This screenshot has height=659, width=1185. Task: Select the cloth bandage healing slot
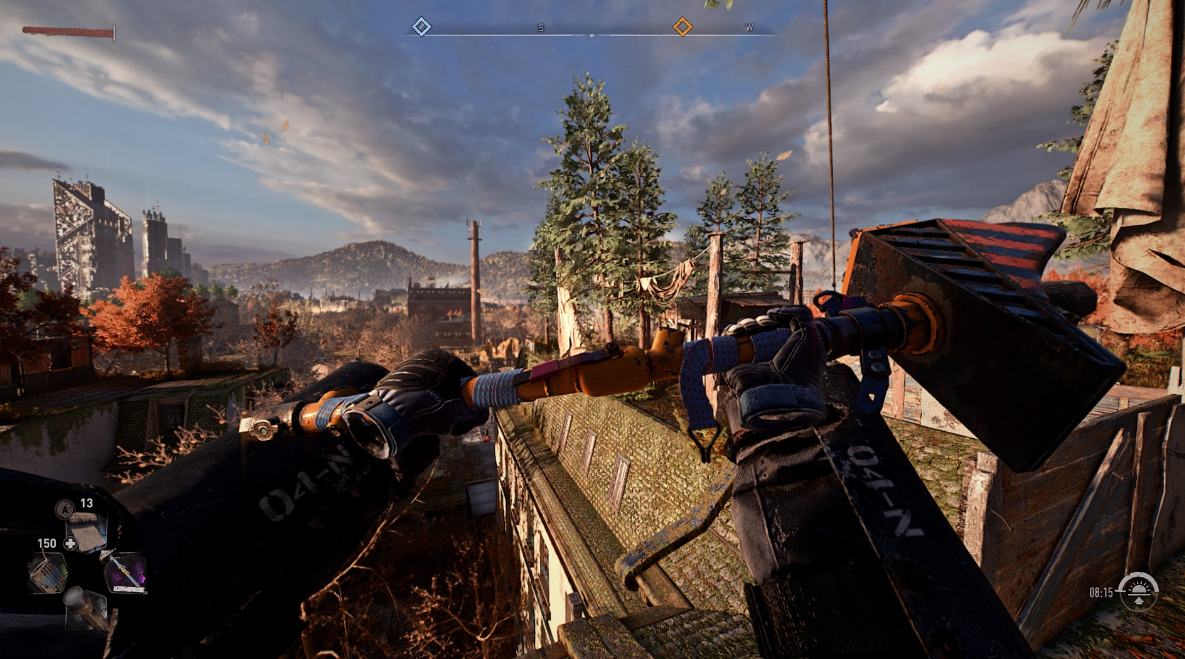(x=87, y=531)
